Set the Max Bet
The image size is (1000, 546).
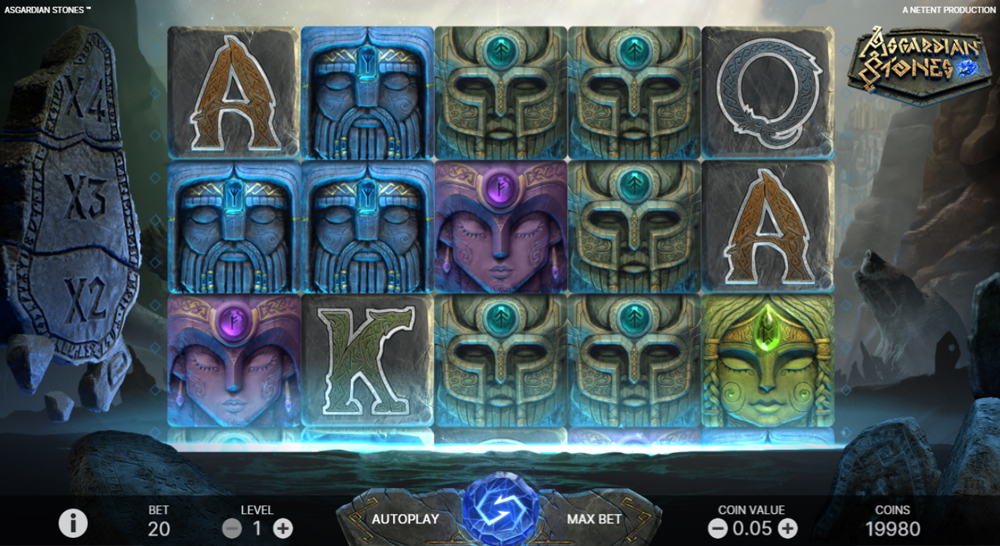click(594, 519)
